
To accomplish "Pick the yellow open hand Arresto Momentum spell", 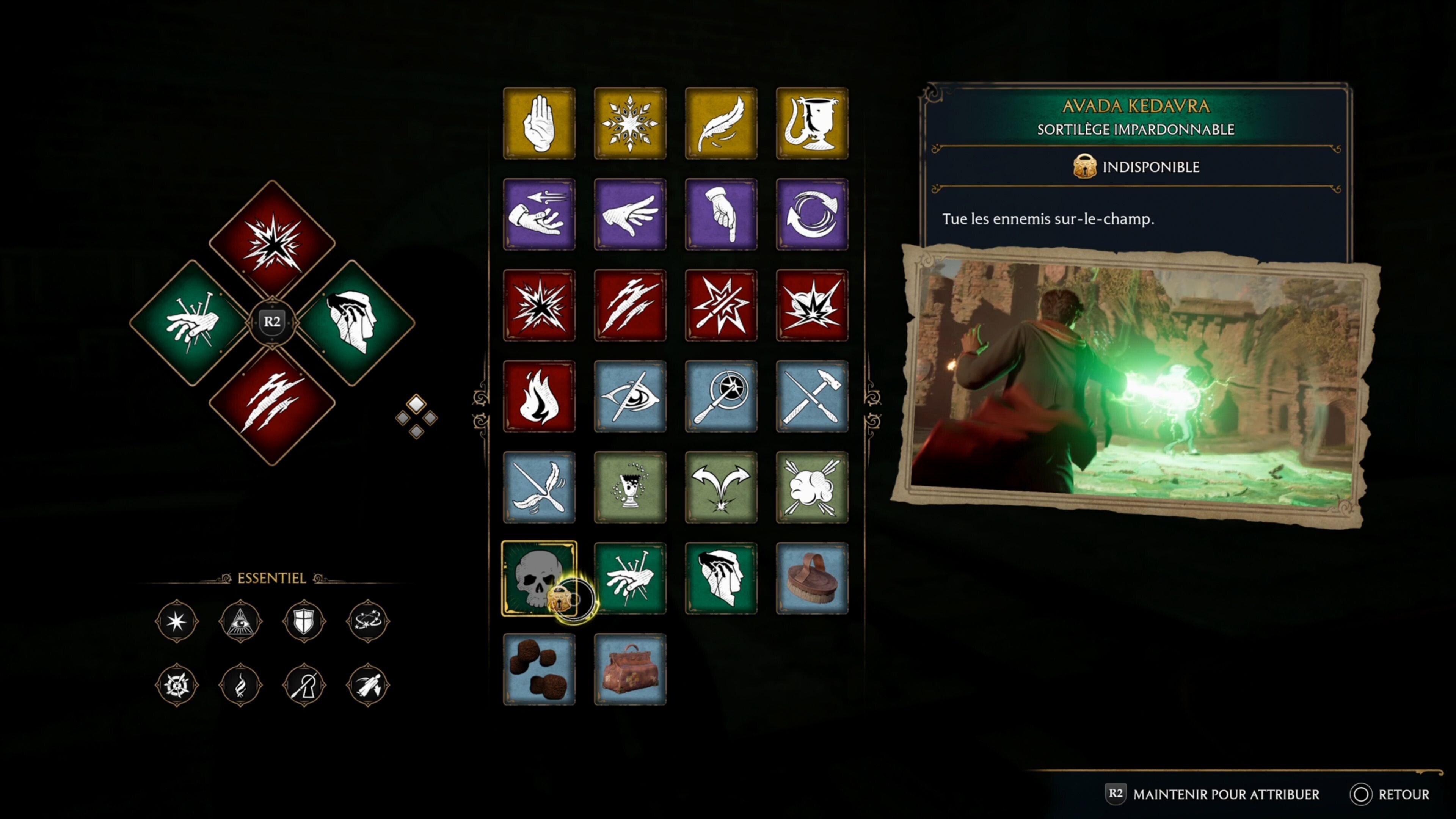I will 539,123.
